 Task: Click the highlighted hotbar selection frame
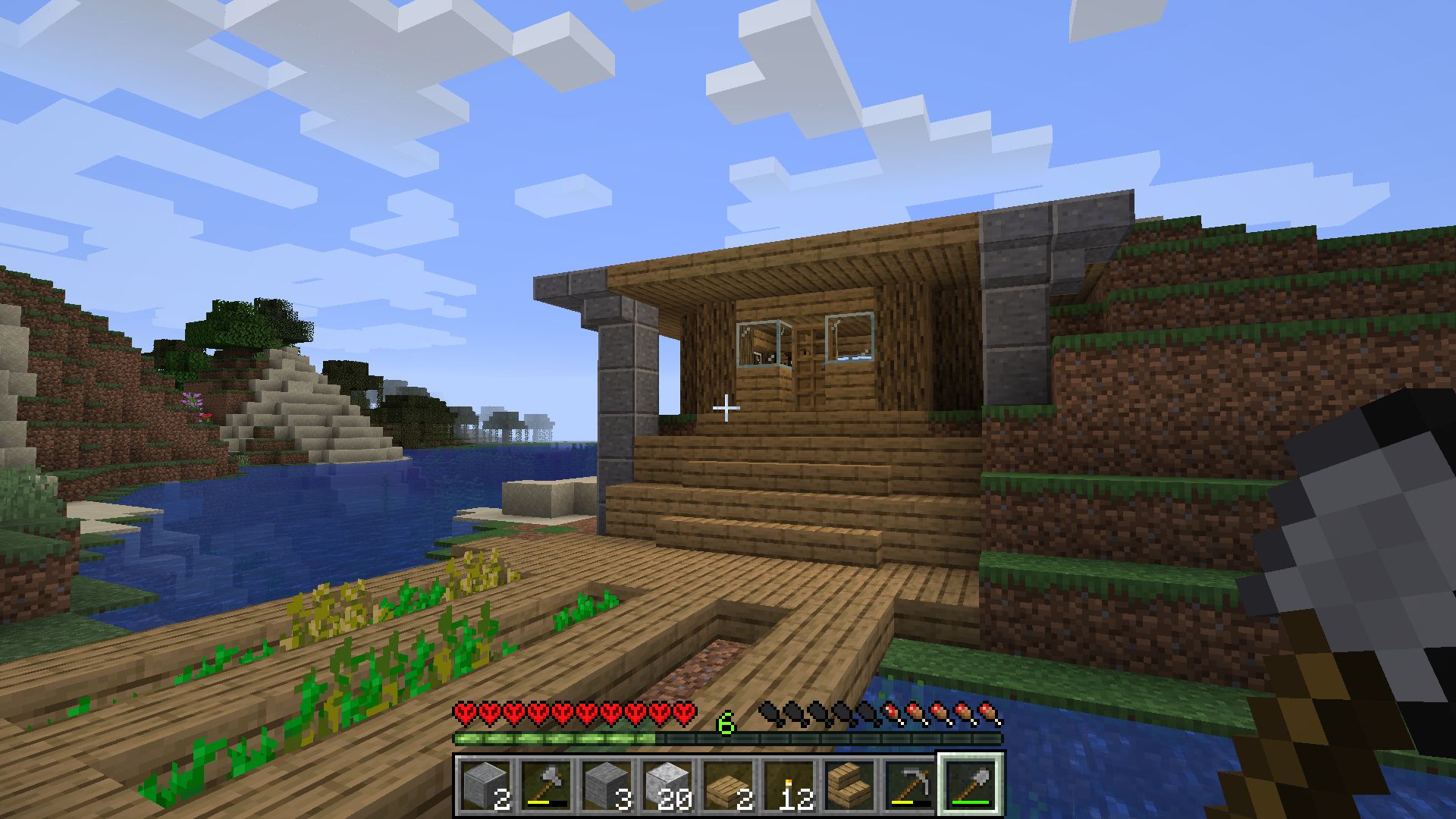(971, 784)
